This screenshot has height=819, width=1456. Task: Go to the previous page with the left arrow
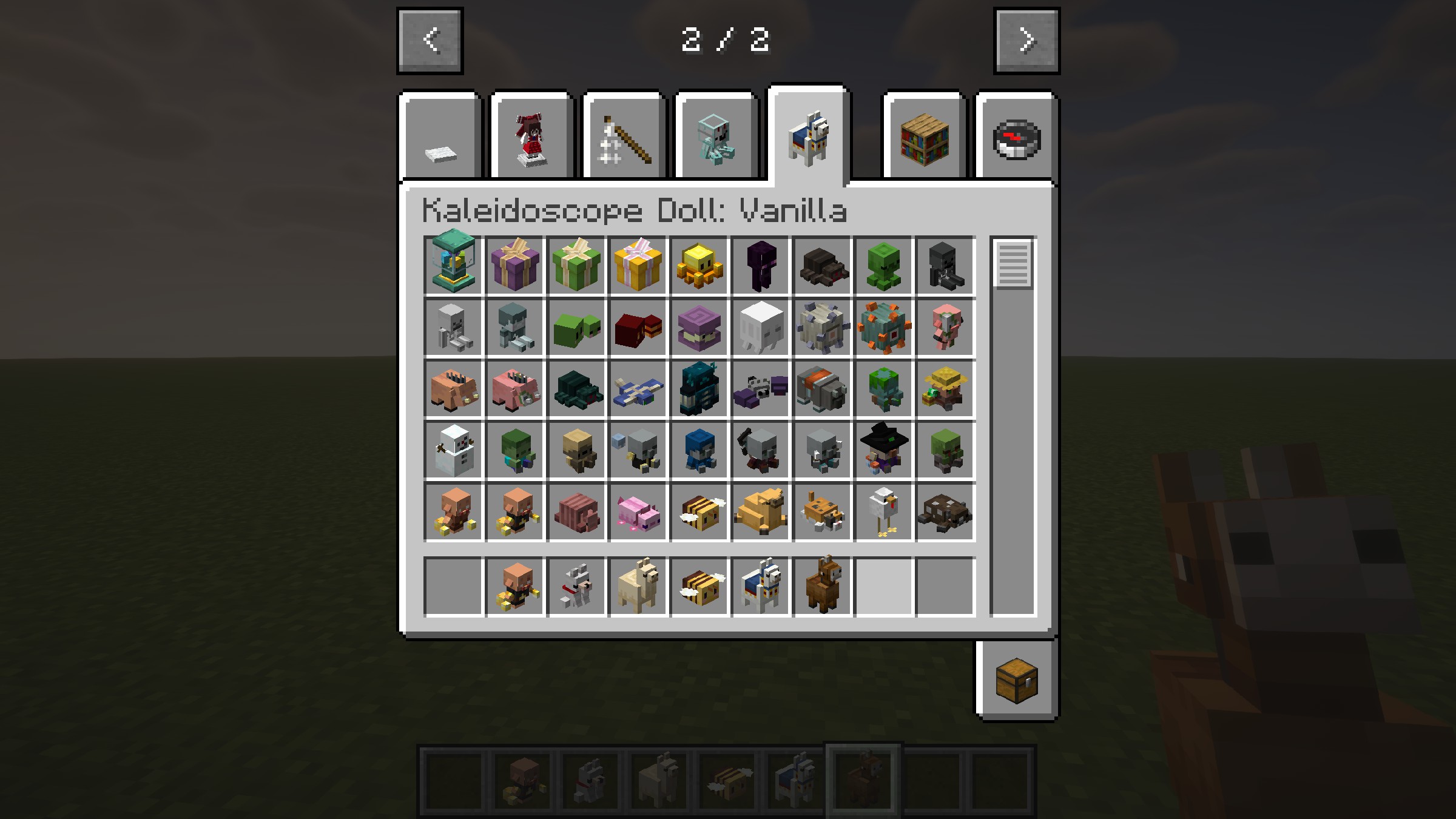[430, 41]
